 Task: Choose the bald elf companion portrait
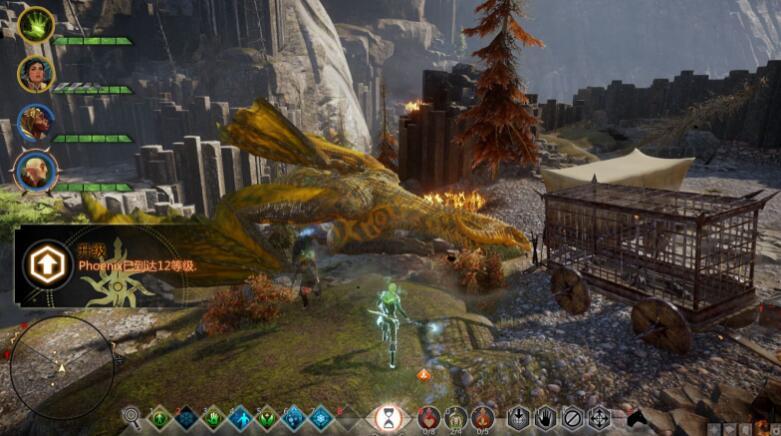tap(36, 170)
